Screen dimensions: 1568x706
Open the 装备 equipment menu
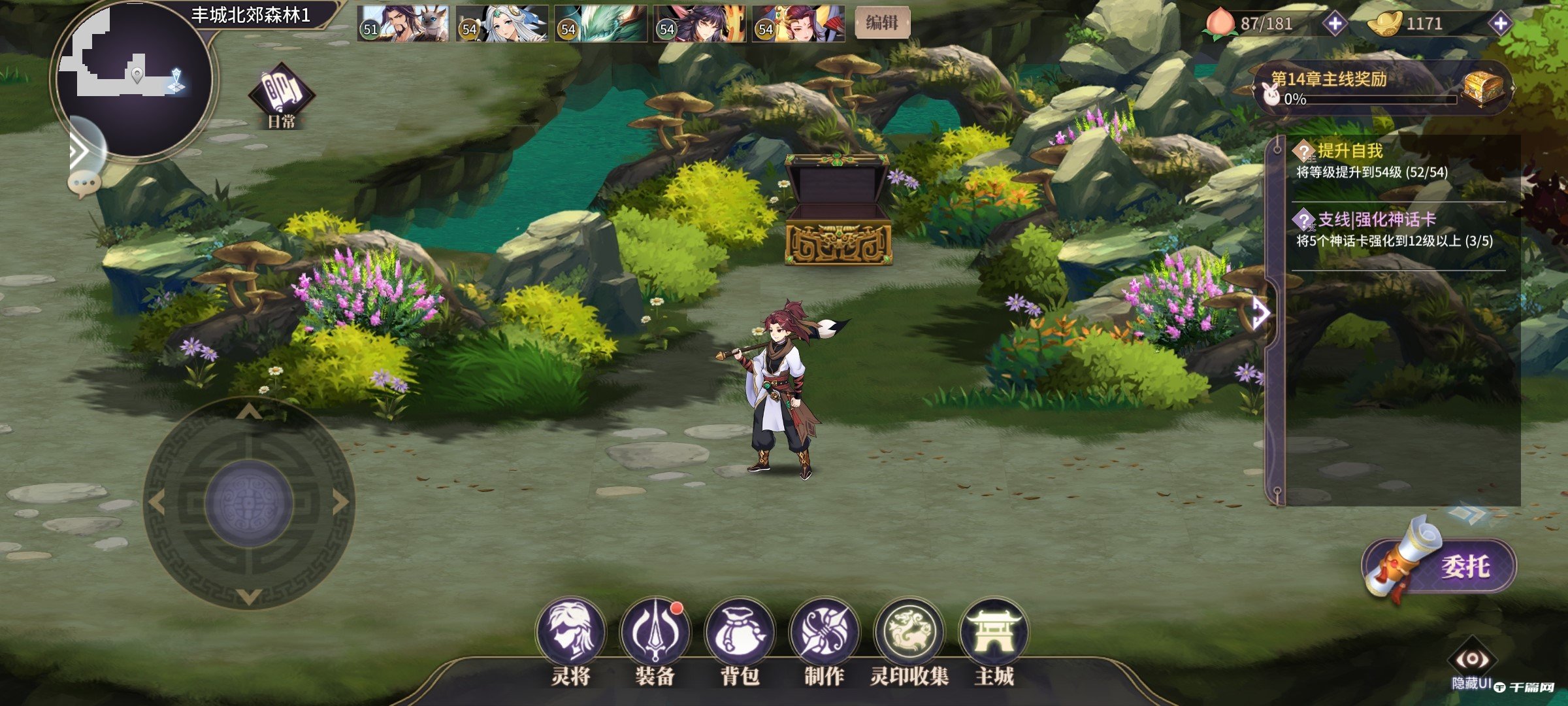[x=655, y=632]
